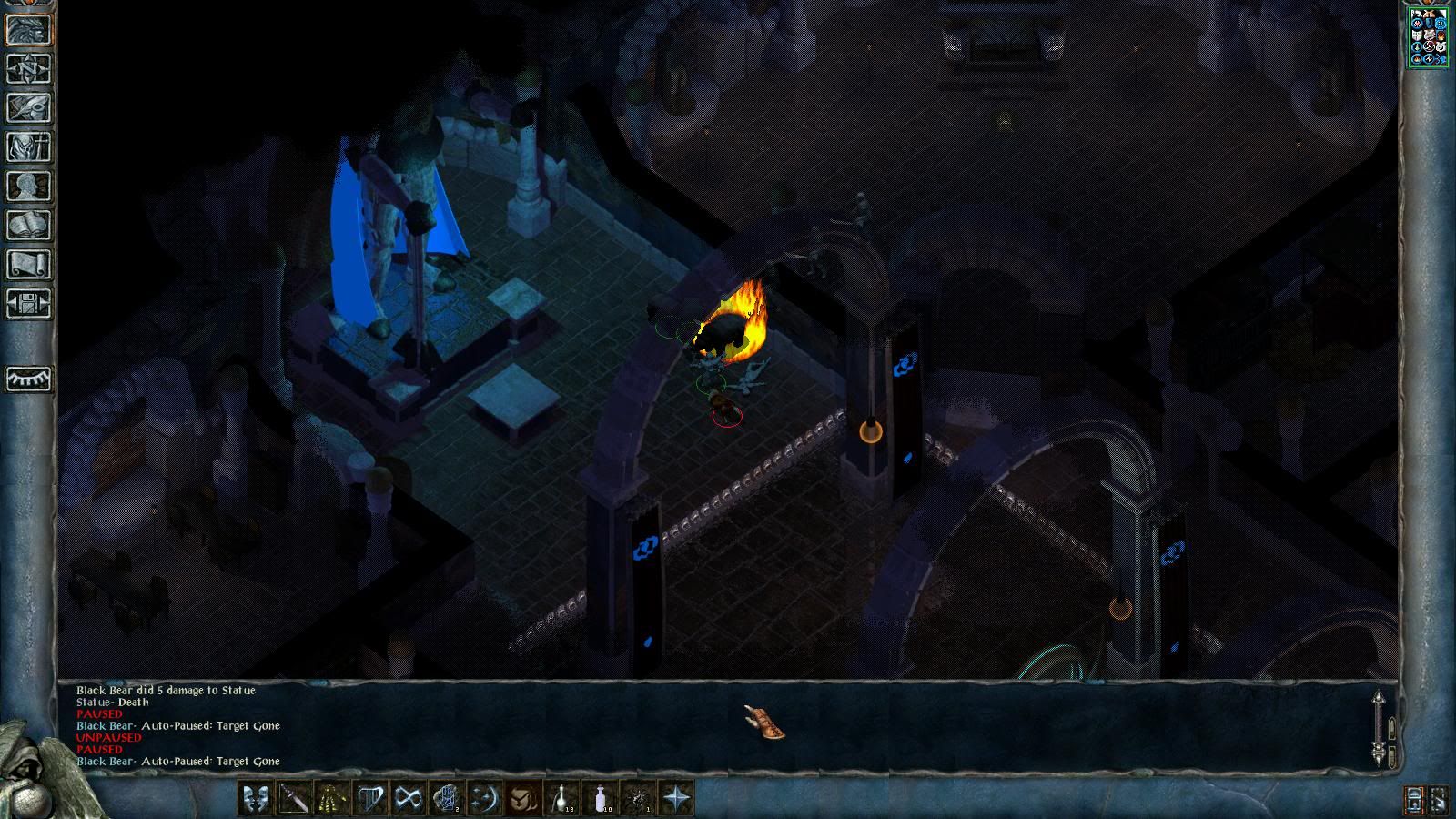
Task: Click the four-pointed star button
Action: pyautogui.click(x=676, y=799)
